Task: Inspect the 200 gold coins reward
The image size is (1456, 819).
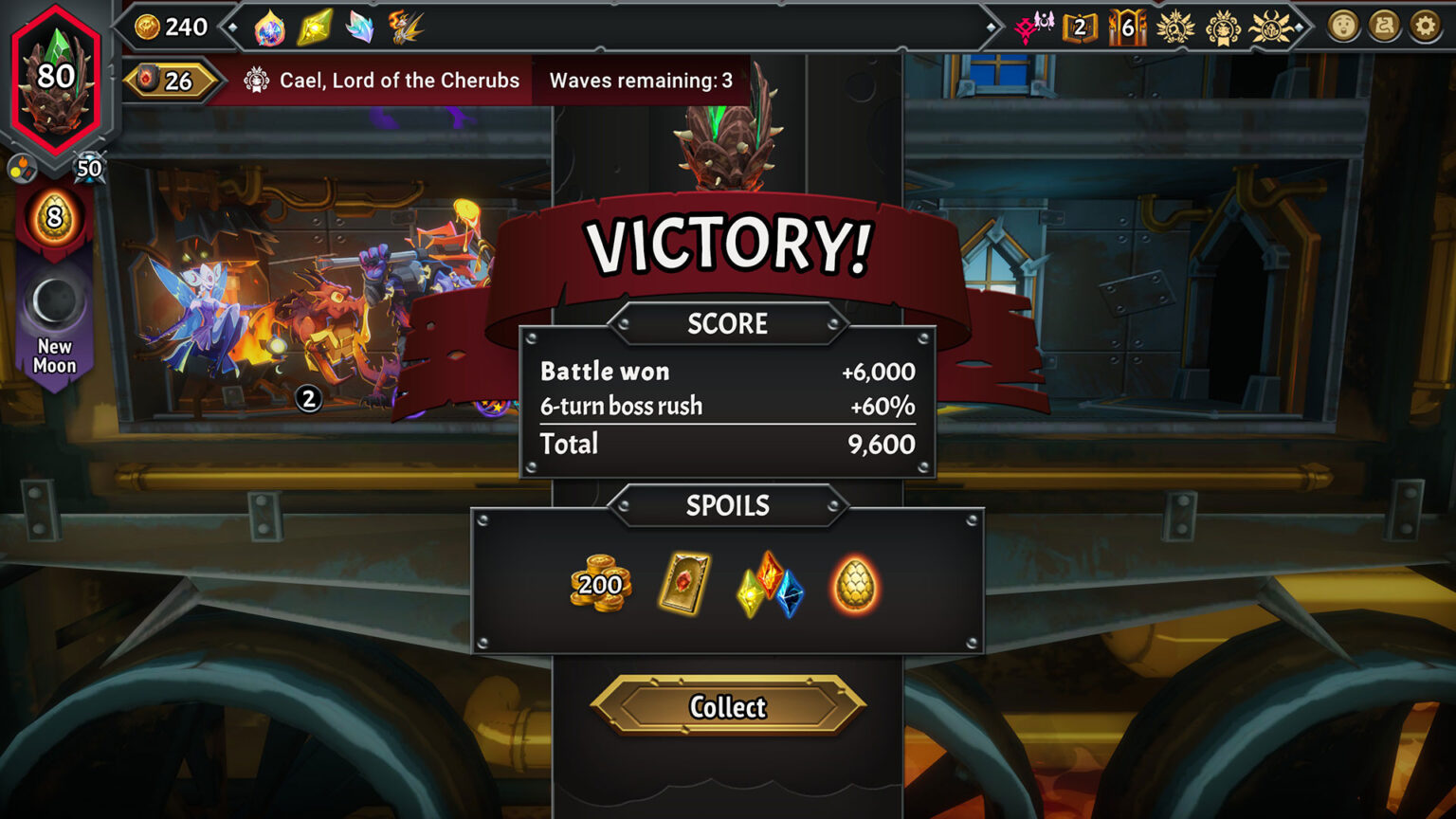Action: click(600, 583)
